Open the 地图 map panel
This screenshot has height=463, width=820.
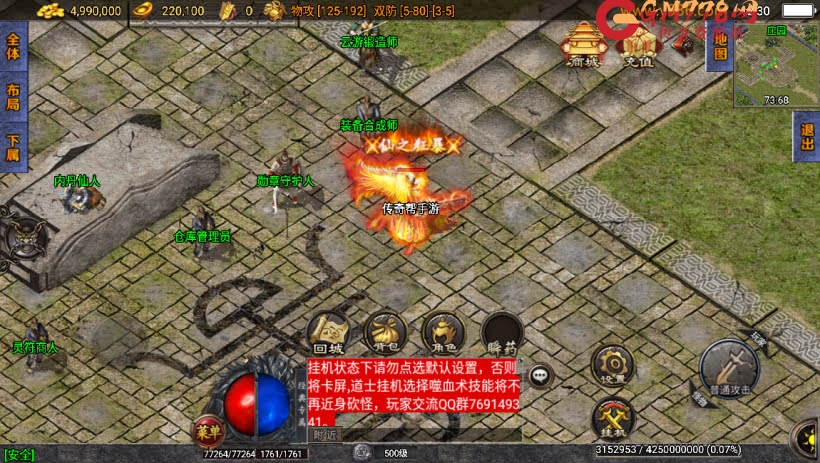click(717, 47)
